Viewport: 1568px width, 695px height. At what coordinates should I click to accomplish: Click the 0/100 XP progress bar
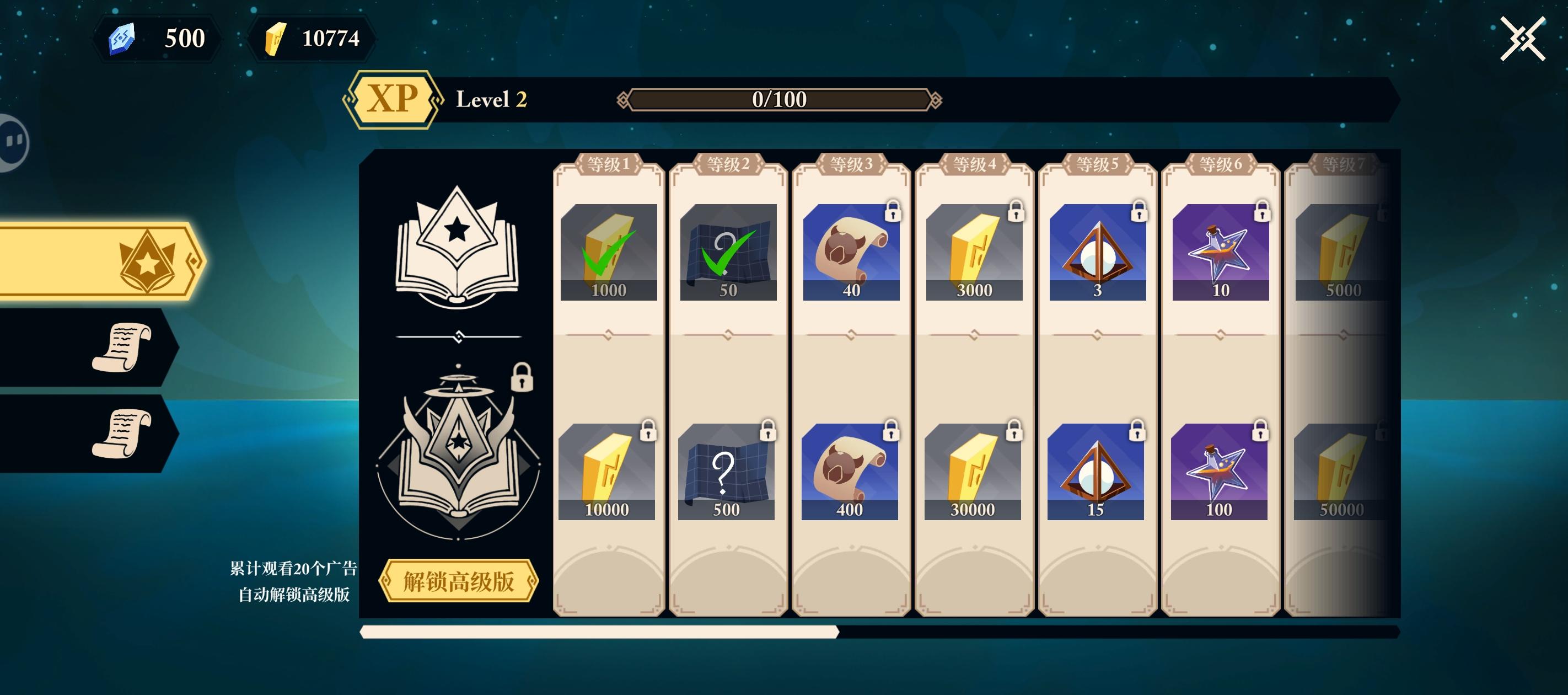pos(781,99)
